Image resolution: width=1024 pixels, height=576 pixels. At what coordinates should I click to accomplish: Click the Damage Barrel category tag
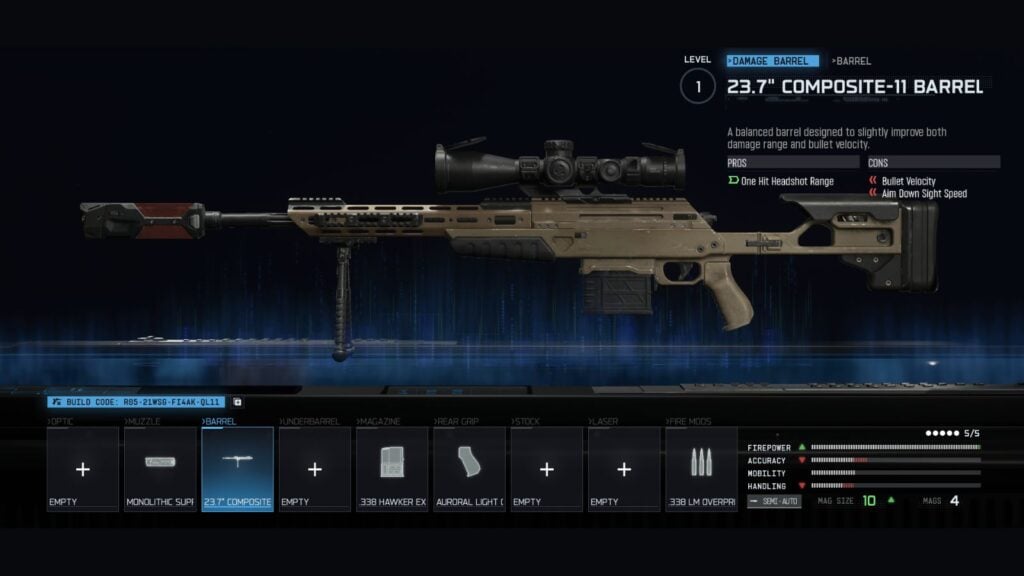[x=774, y=61]
